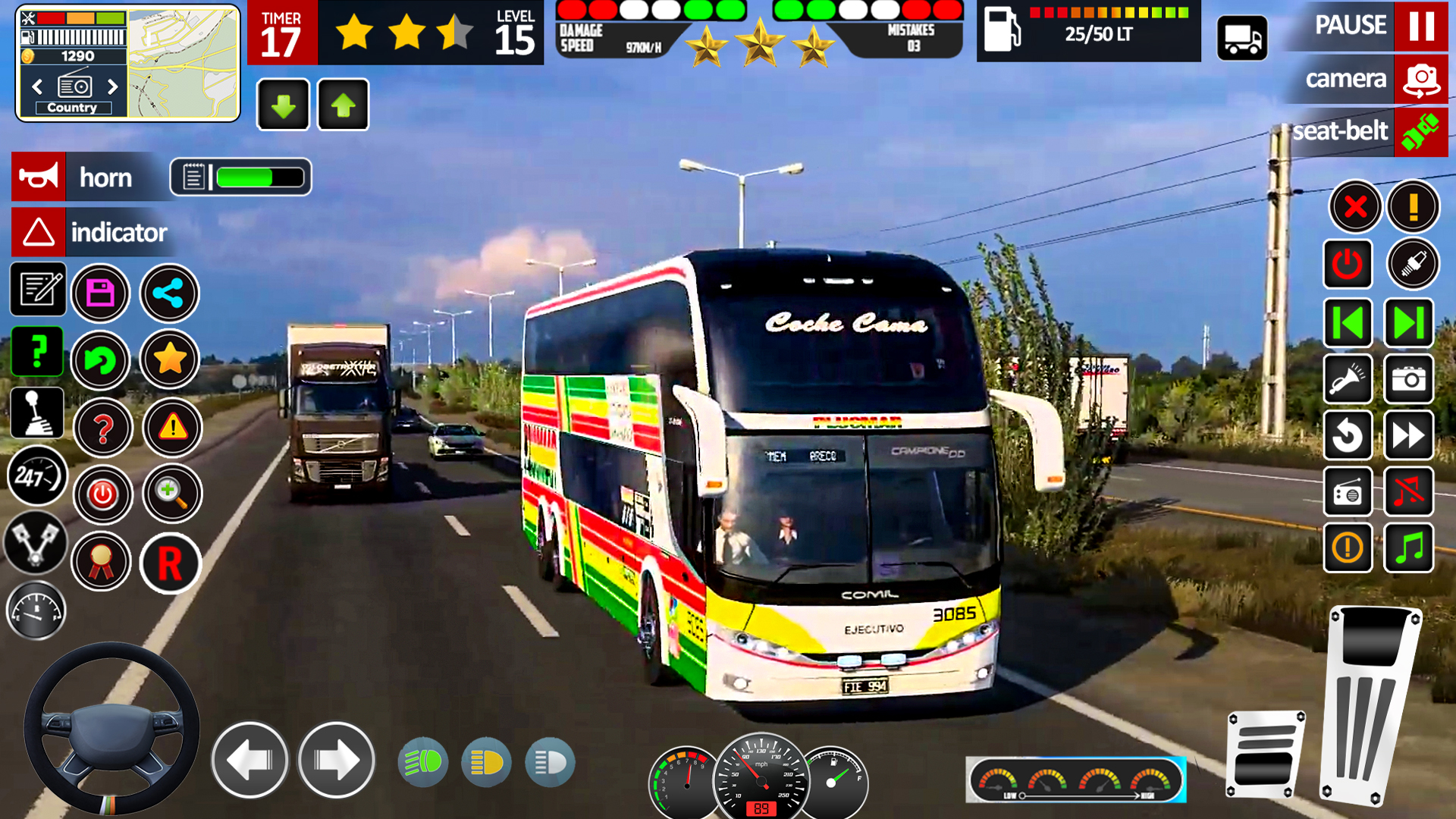Toggle the green headlight beam icon

click(x=422, y=762)
